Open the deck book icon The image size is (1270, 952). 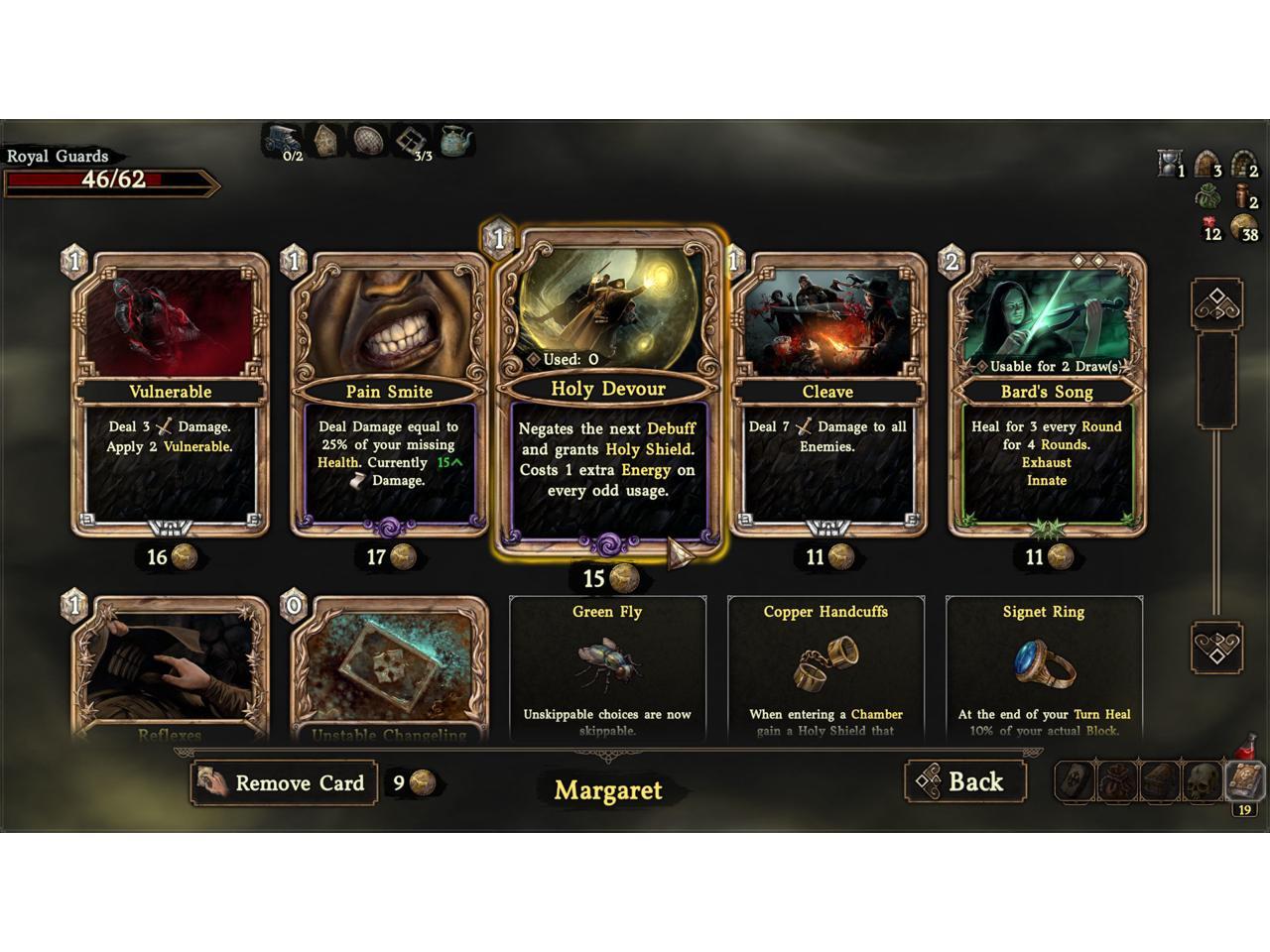[x=1244, y=780]
